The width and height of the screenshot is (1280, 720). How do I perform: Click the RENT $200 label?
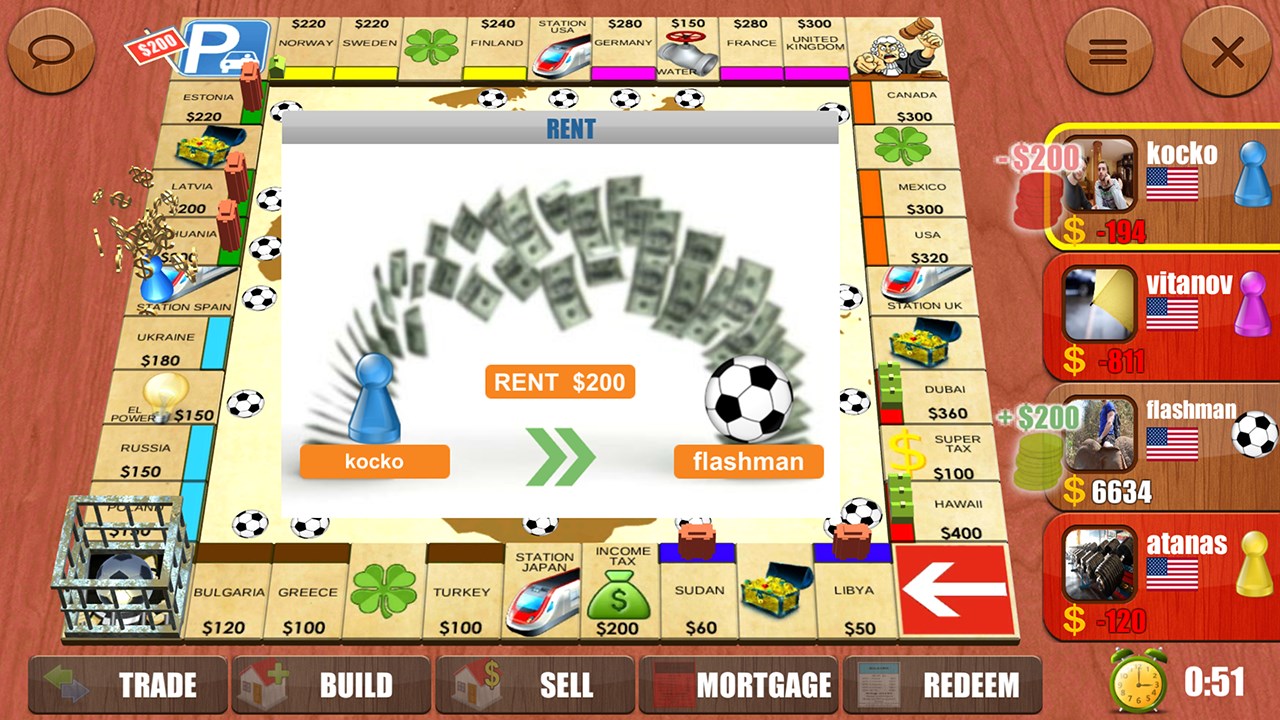(x=559, y=381)
